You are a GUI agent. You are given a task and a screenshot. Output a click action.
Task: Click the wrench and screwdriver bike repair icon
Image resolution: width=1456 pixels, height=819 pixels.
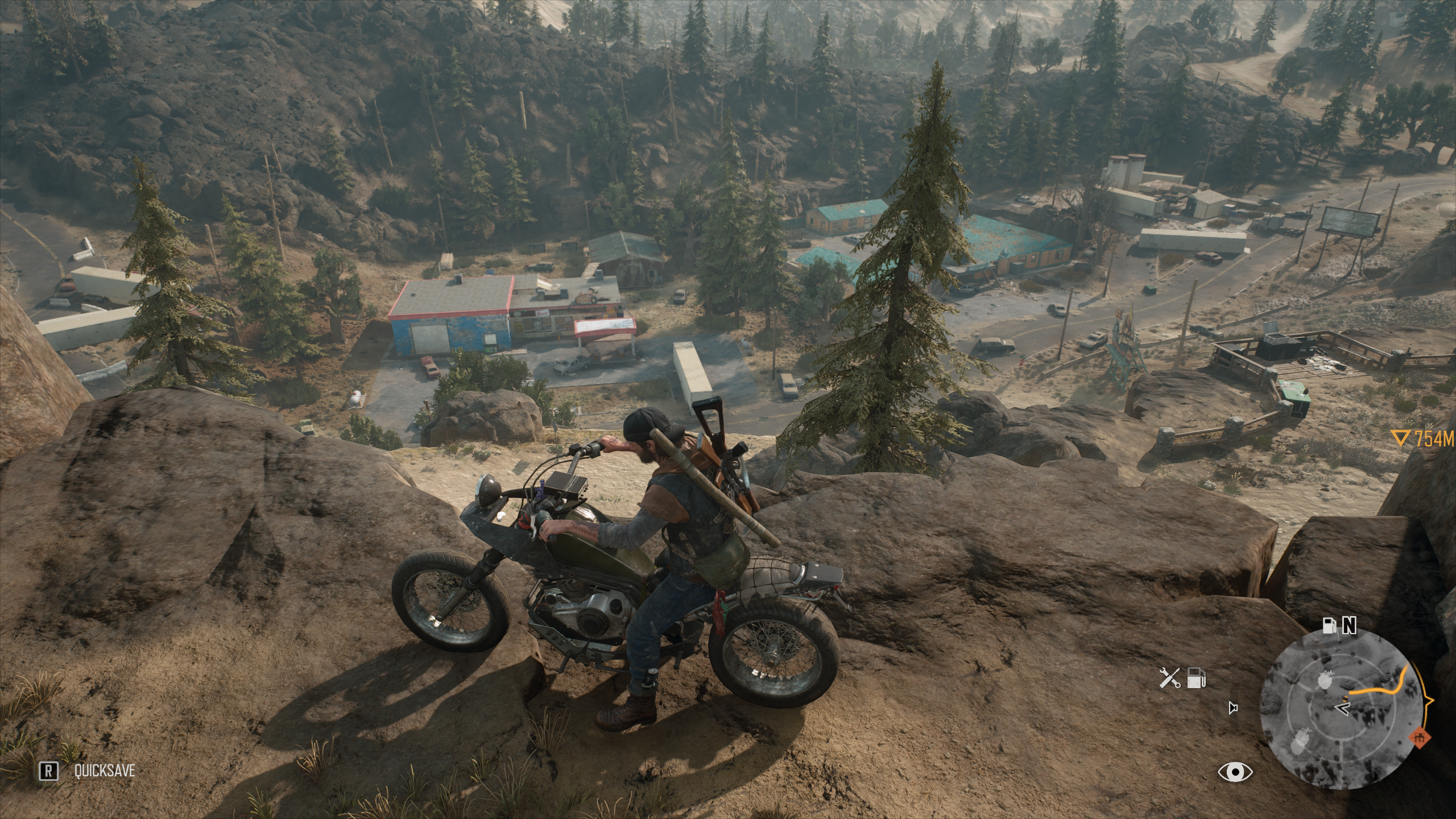point(1169,678)
